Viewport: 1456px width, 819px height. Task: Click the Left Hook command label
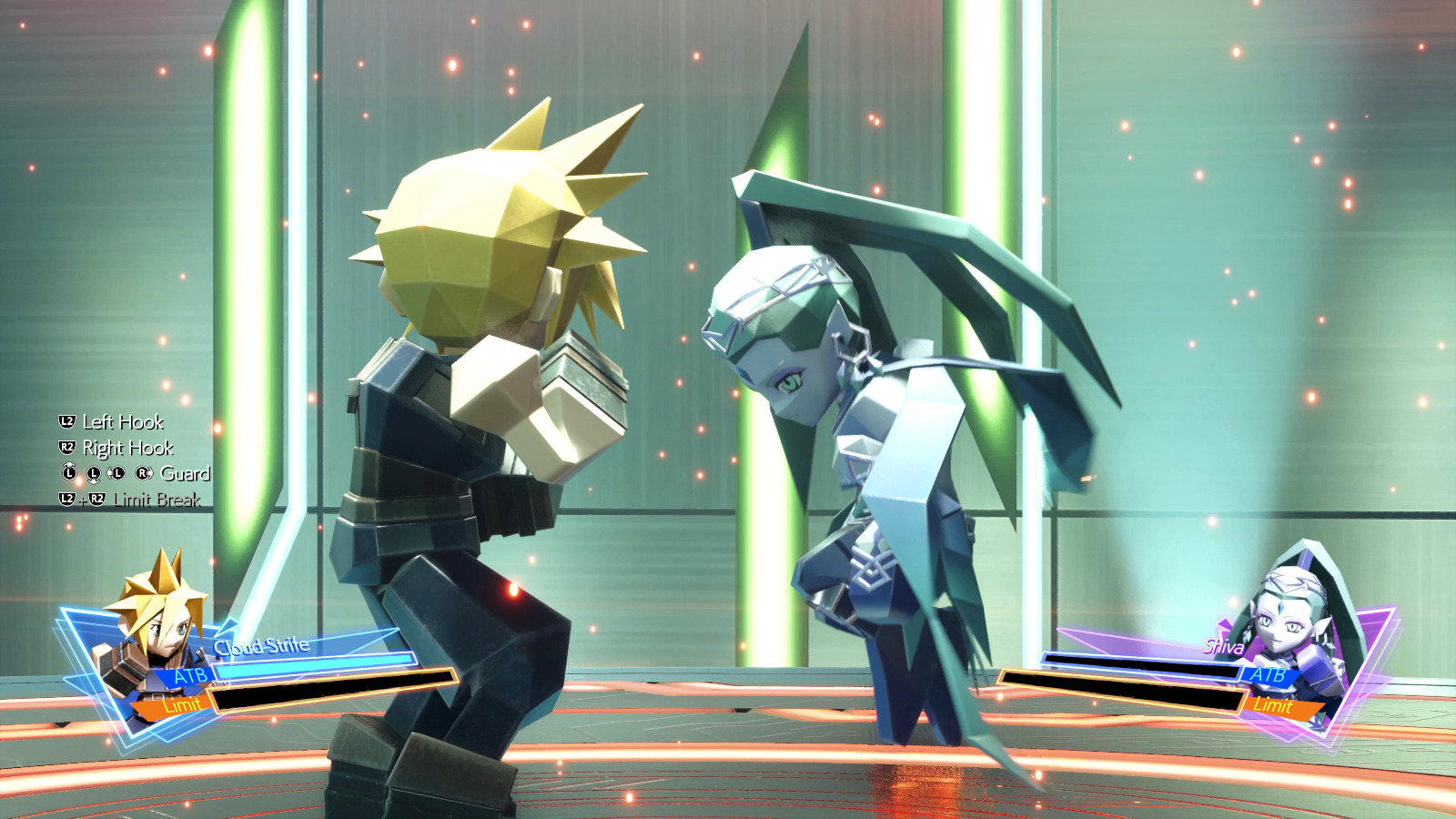(123, 423)
